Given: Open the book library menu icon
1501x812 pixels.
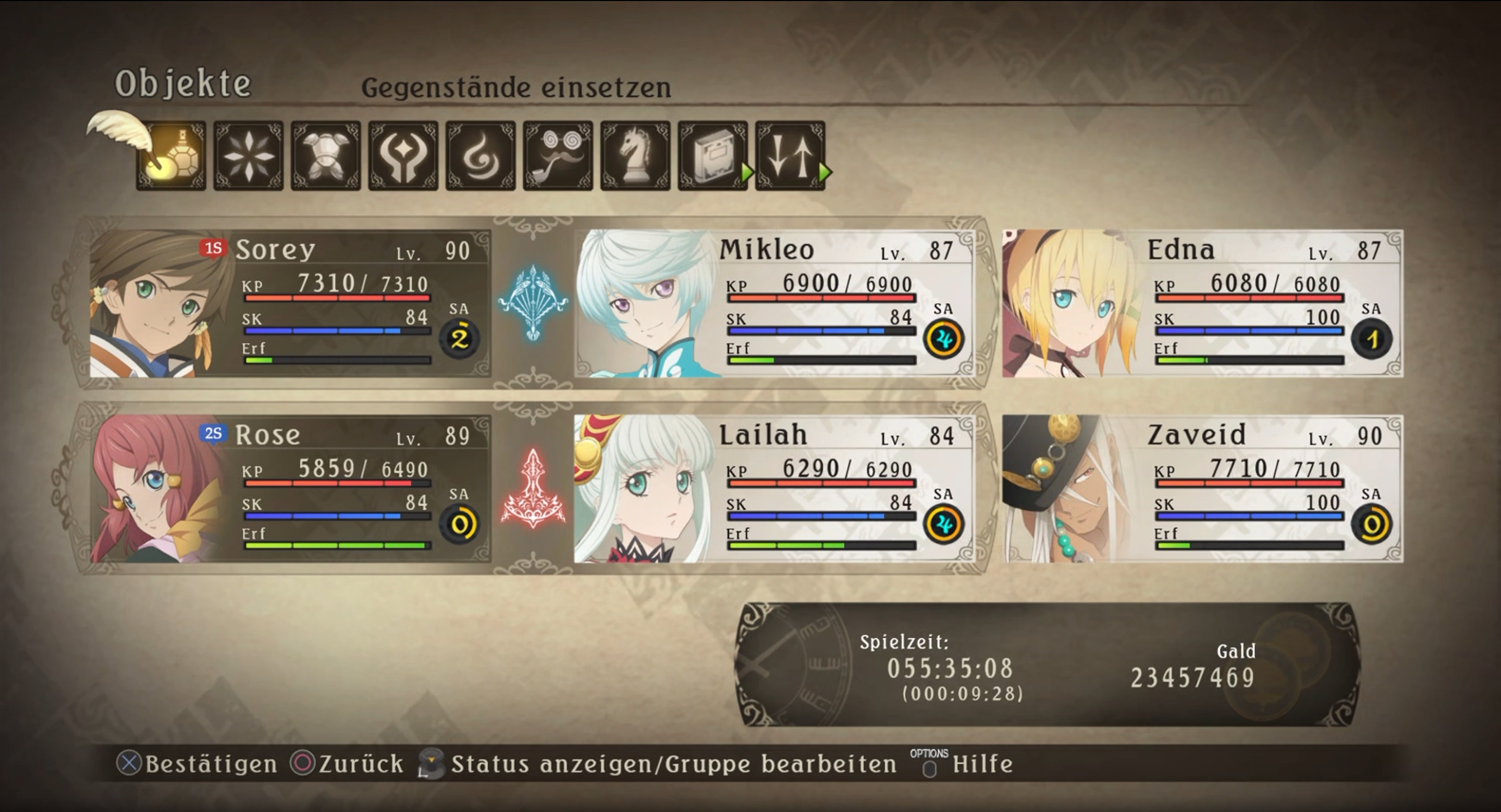Looking at the screenshot, I should [712, 155].
